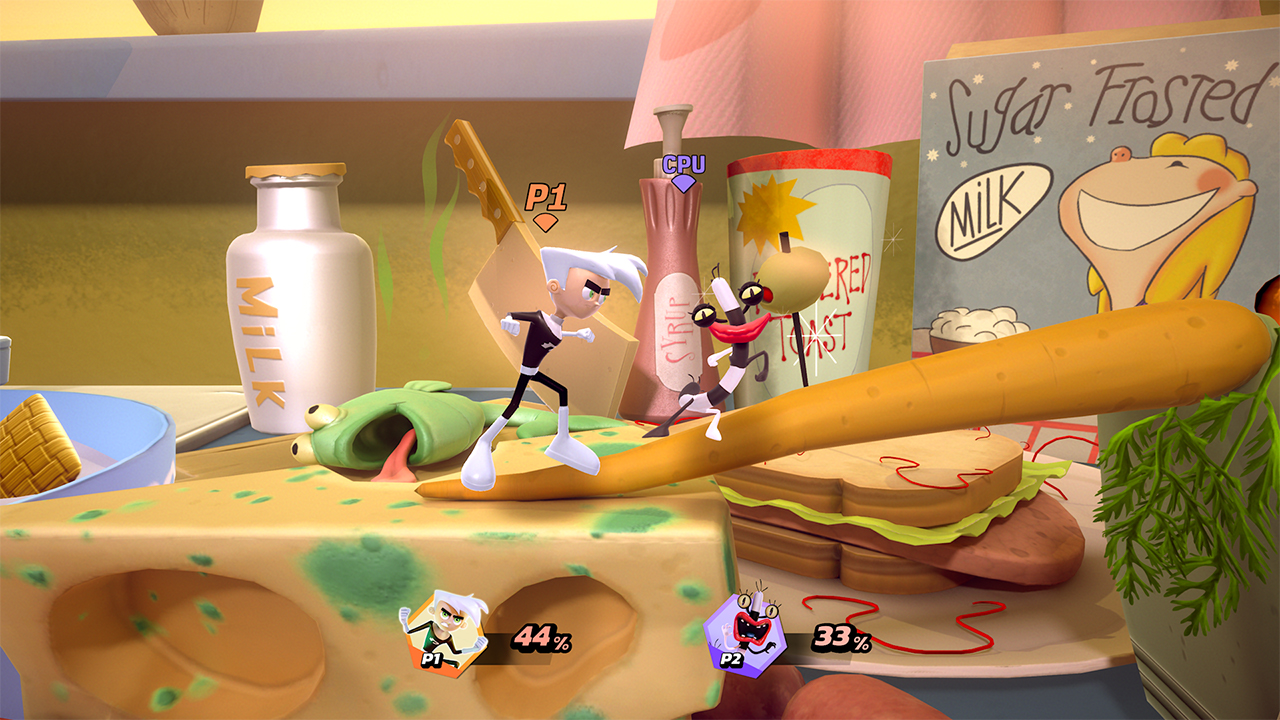This screenshot has width=1280, height=720.
Task: Click the 44% damage counter
Action: tap(540, 634)
